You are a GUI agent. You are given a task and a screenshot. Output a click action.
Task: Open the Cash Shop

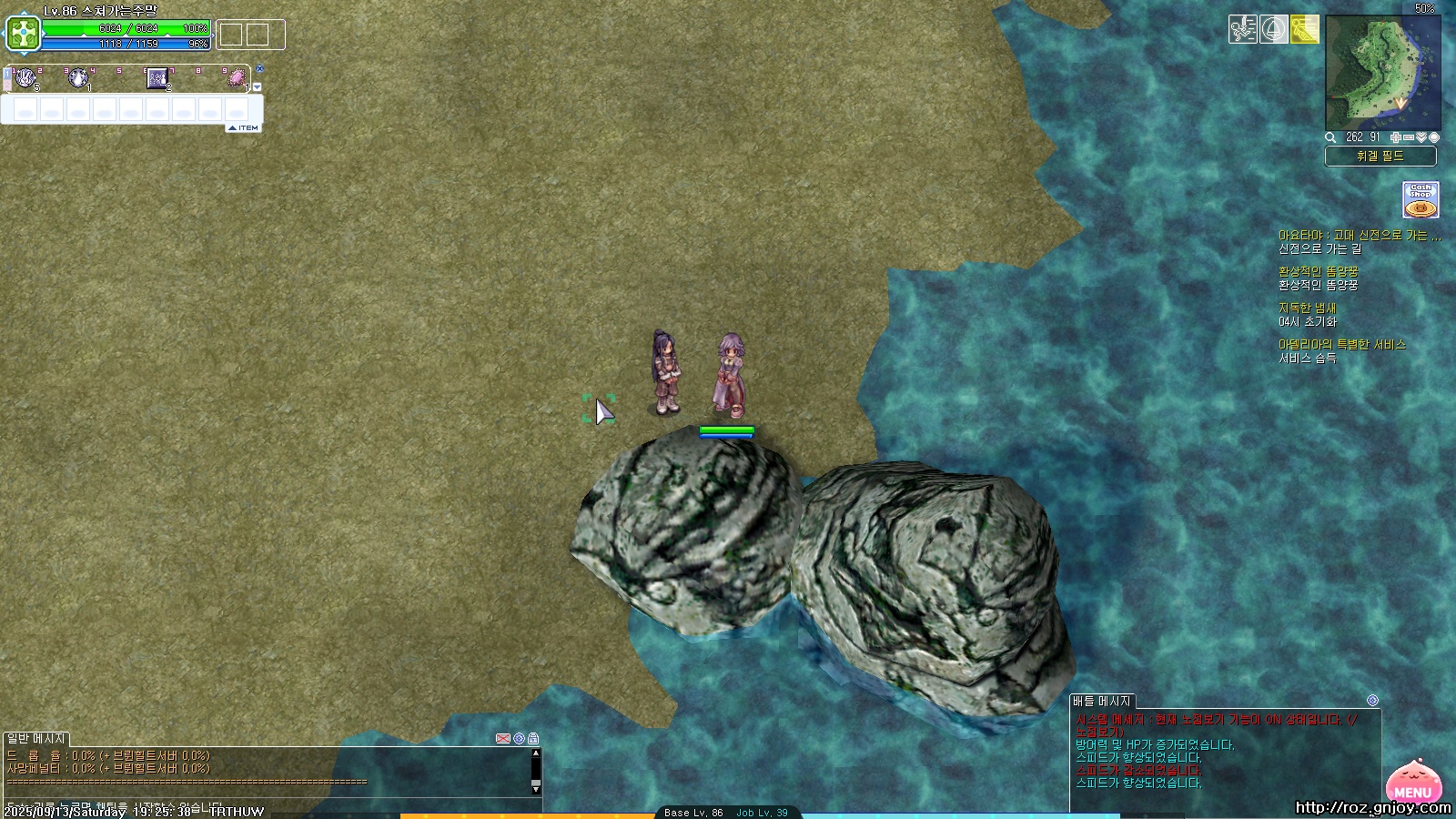pyautogui.click(x=1421, y=199)
